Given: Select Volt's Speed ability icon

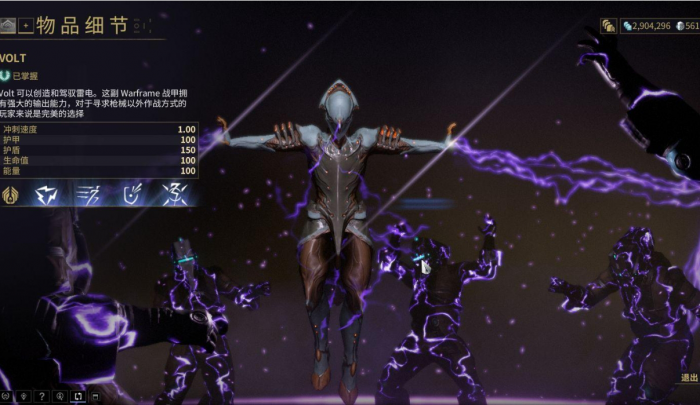Looking at the screenshot, I should pyautogui.click(x=88, y=194).
